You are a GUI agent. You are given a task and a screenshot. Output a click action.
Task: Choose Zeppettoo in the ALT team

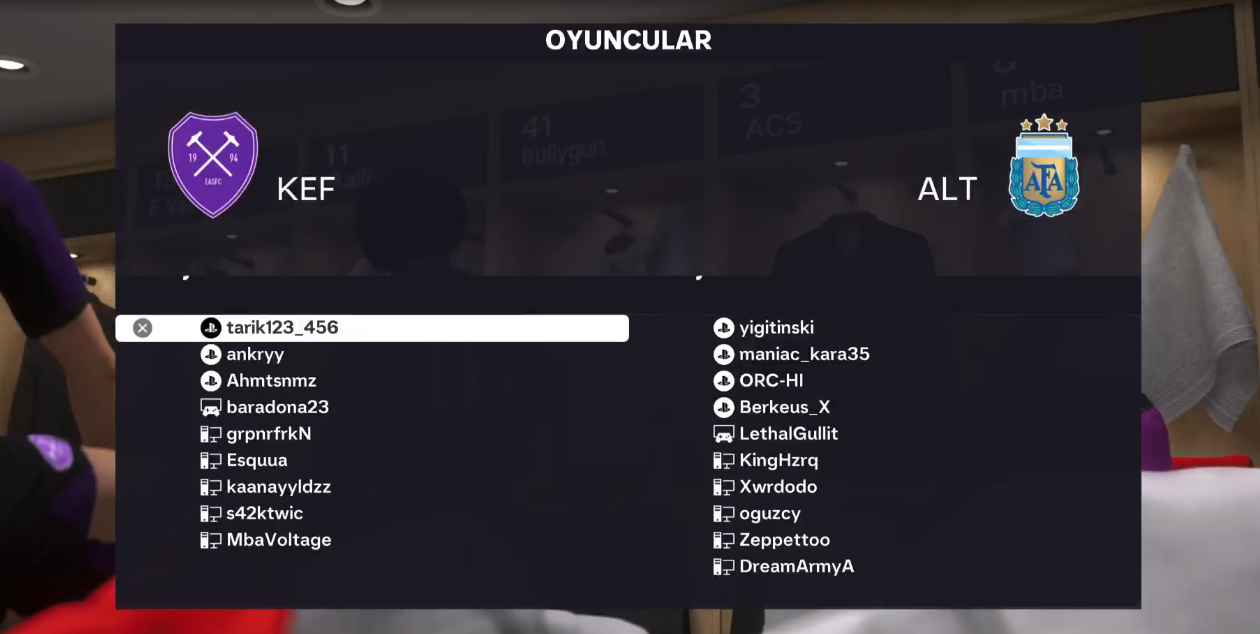click(x=784, y=540)
